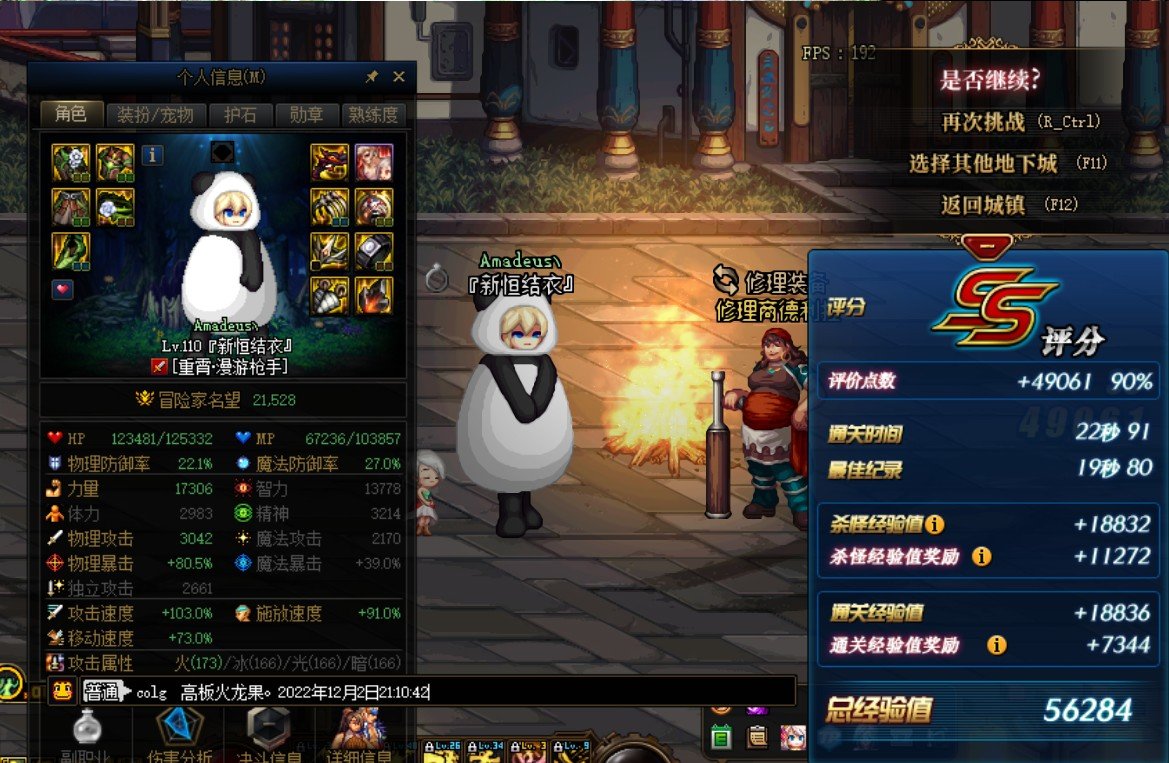
Task: Click the blue info icon beside equipment
Action: [151, 155]
